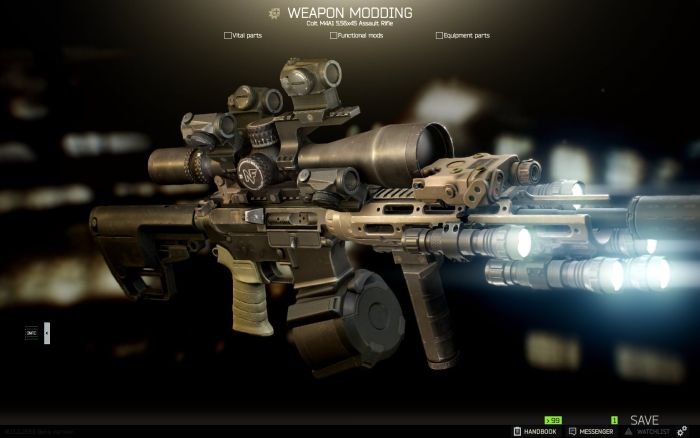700x438 pixels.
Task: Save the weapon build
Action: coord(644,420)
